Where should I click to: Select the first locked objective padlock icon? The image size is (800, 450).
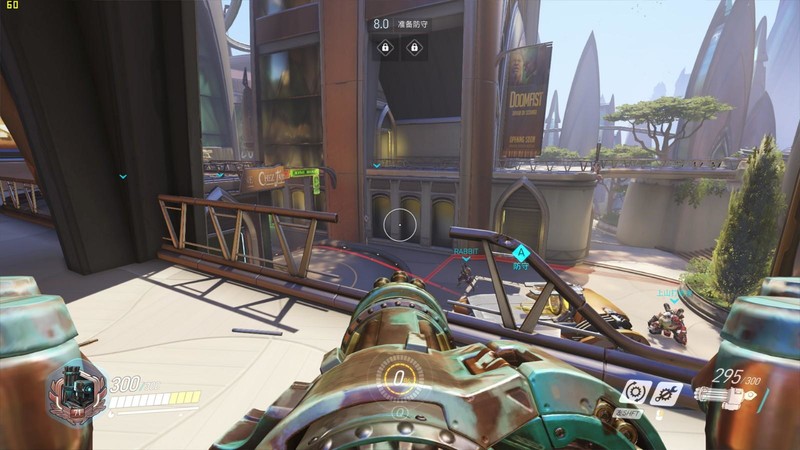tap(385, 47)
